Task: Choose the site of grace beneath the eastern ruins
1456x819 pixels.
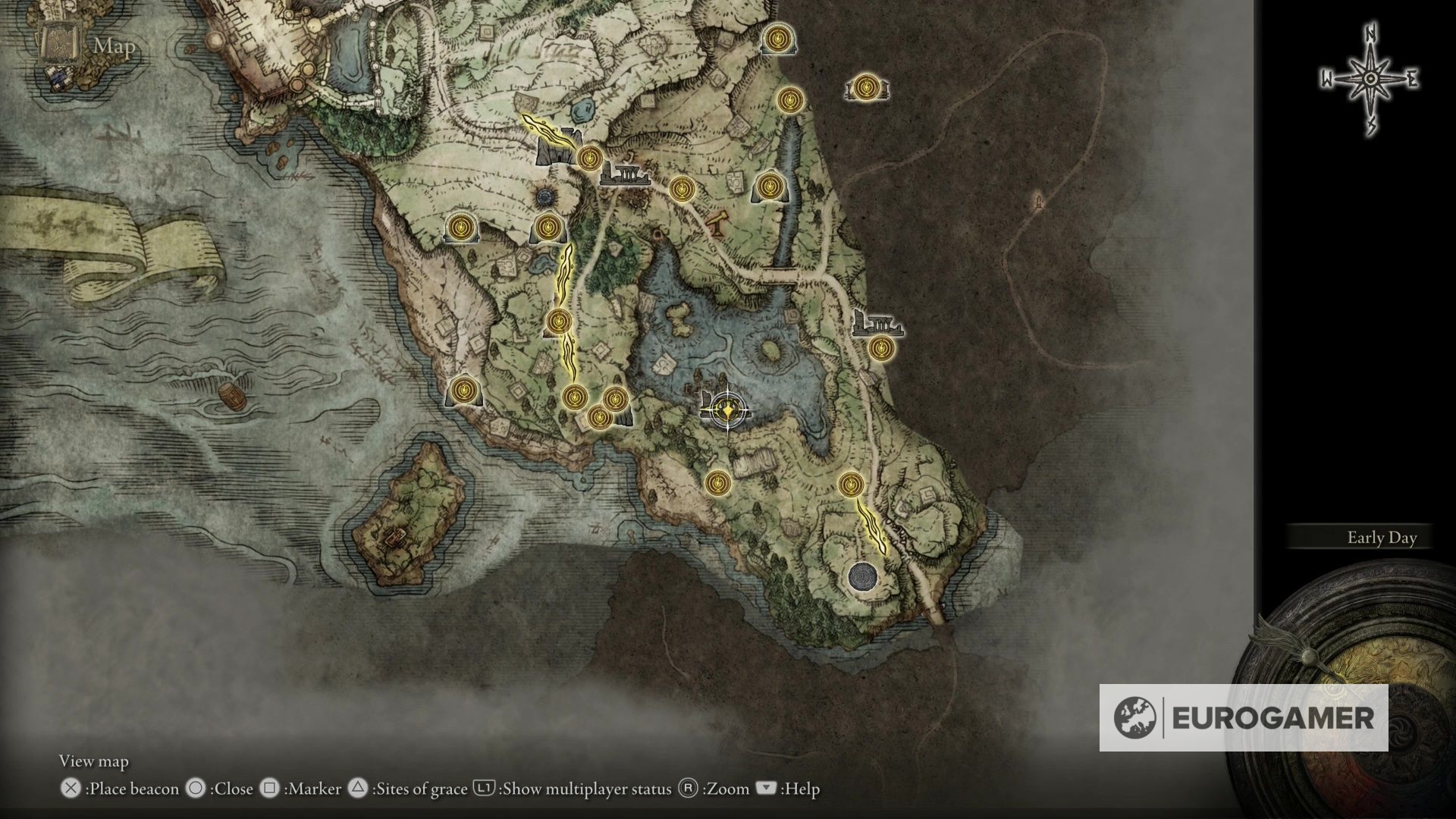Action: click(x=880, y=349)
